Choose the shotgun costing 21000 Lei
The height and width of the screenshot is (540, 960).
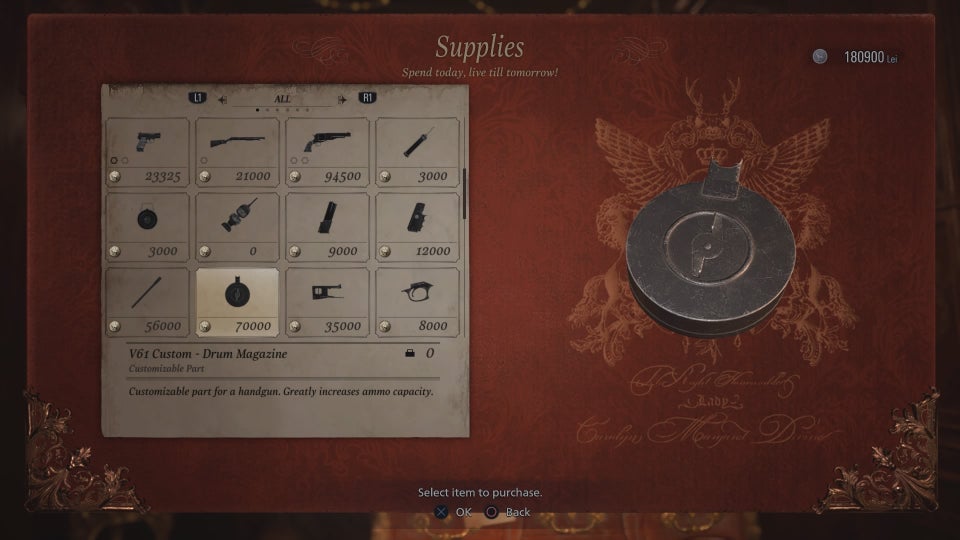(237, 152)
